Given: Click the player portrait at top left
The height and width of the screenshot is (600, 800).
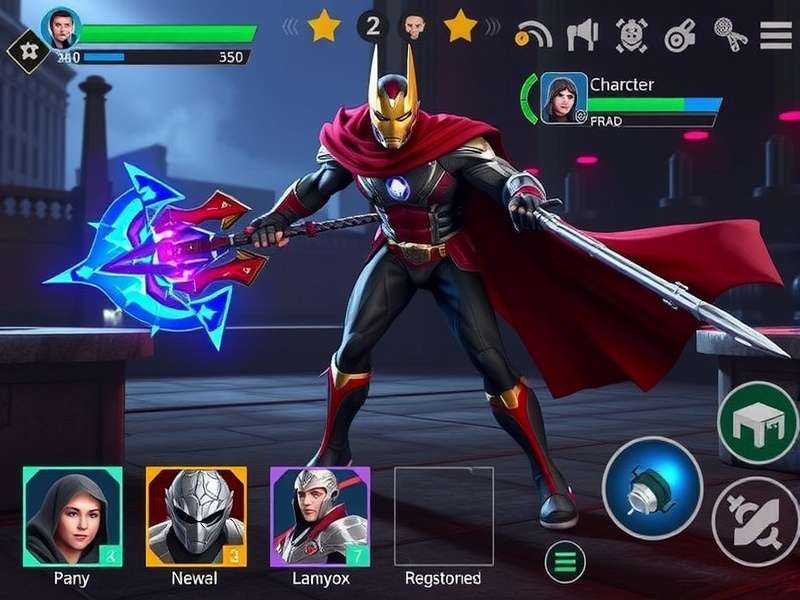Looking at the screenshot, I should click(x=61, y=28).
